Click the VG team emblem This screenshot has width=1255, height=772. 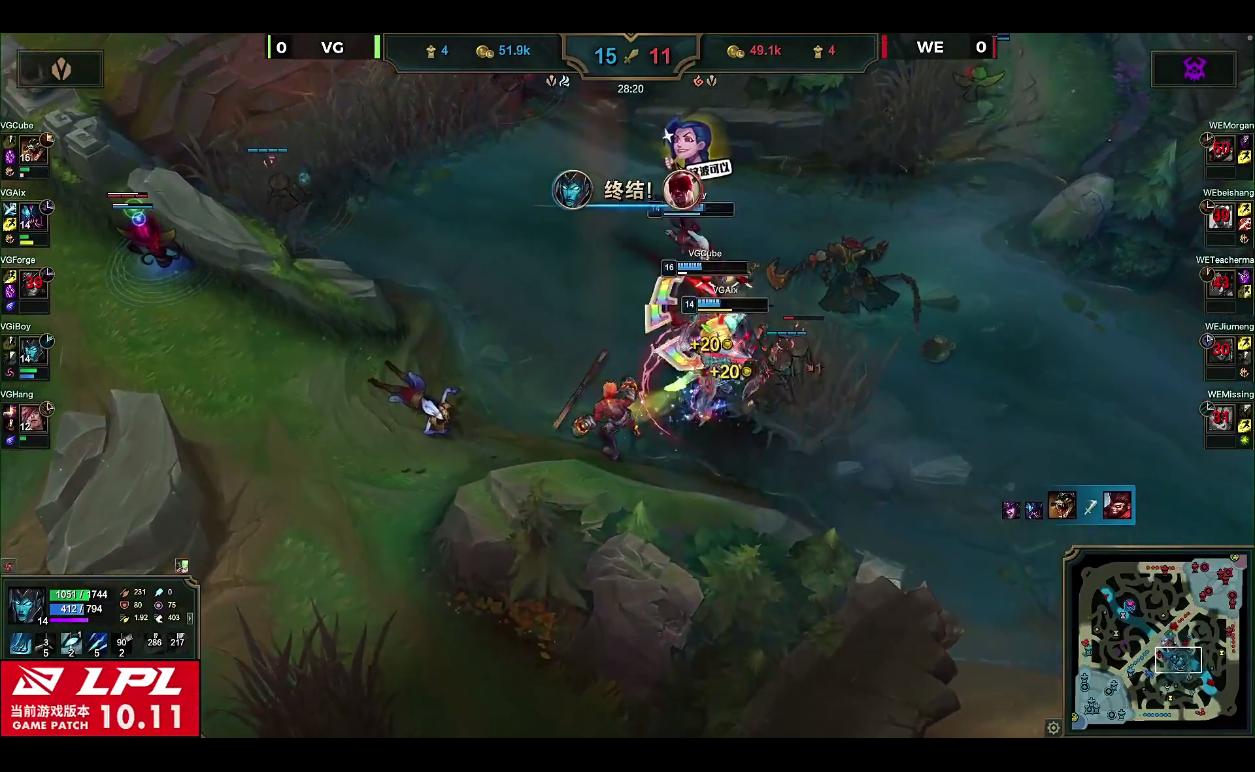pos(60,68)
